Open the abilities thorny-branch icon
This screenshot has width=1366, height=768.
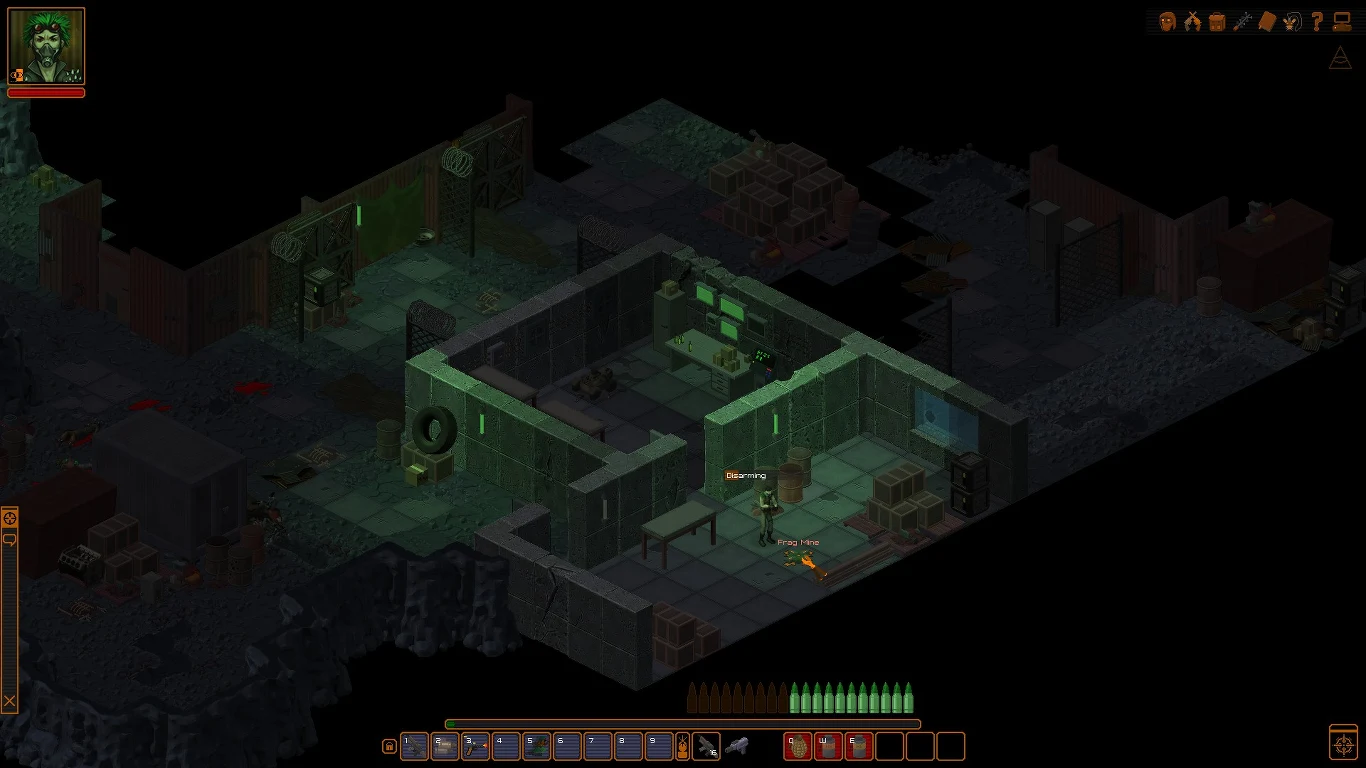click(1242, 21)
